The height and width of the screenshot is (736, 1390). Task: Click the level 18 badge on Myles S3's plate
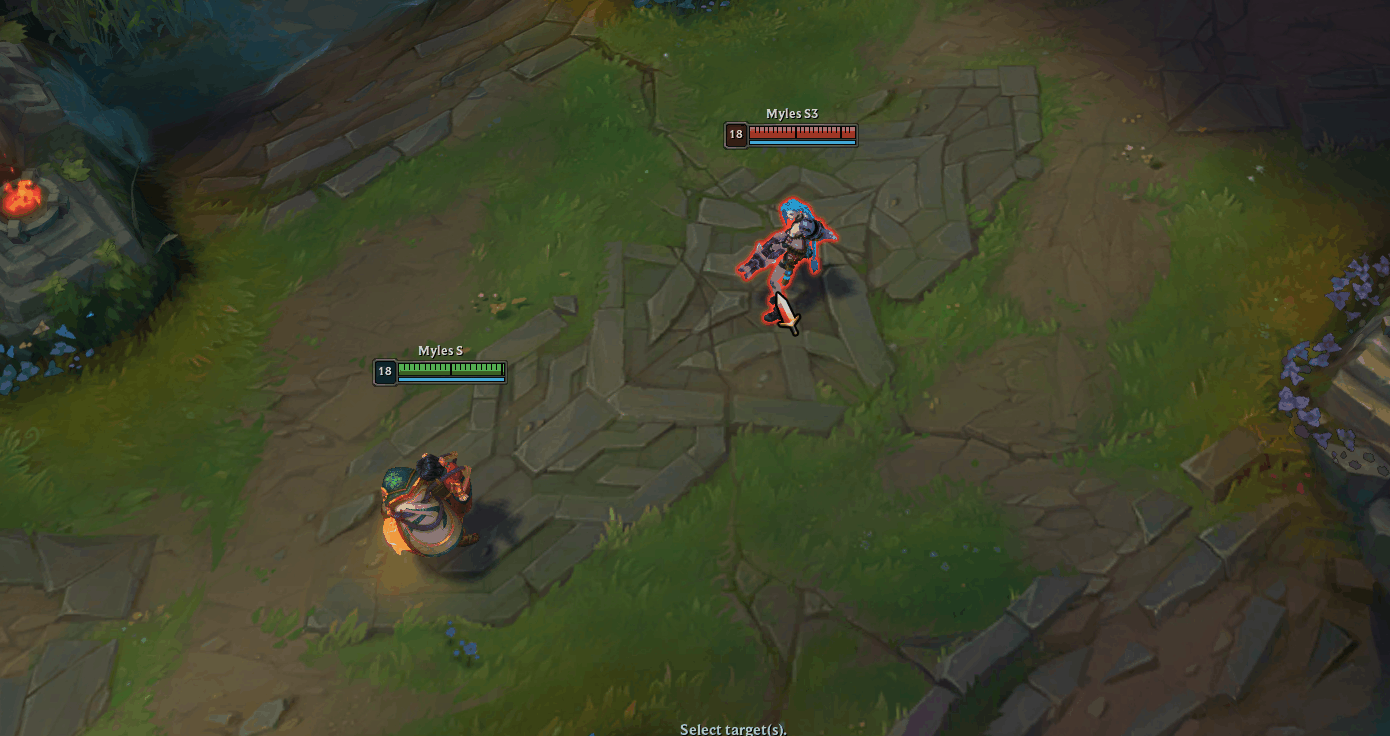(737, 134)
